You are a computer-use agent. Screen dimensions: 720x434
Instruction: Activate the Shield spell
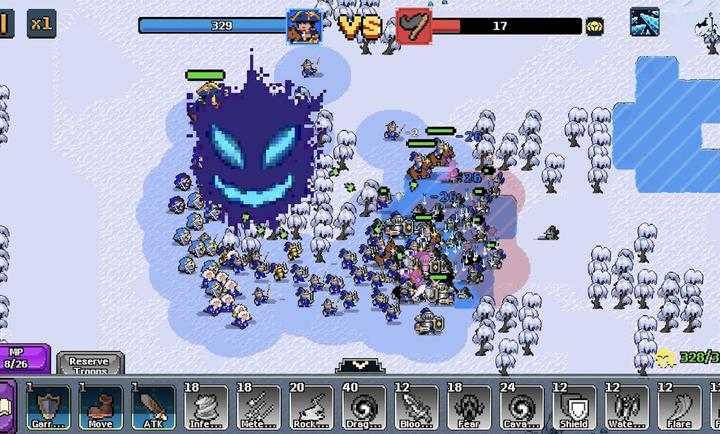[x=574, y=407]
